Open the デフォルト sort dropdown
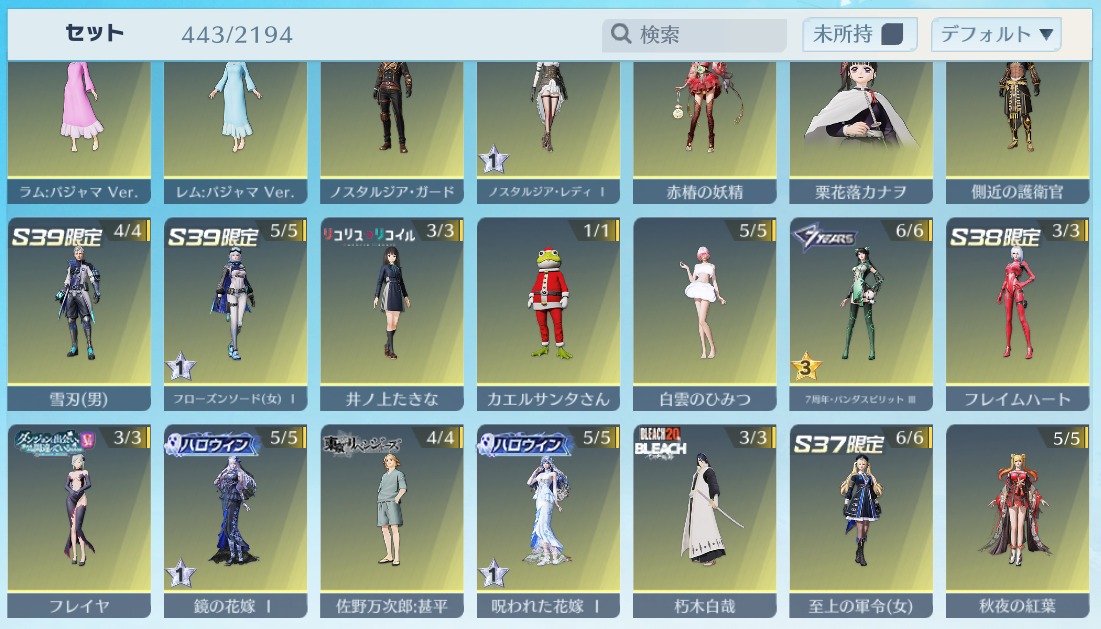This screenshot has width=1101, height=629. pyautogui.click(x=995, y=35)
